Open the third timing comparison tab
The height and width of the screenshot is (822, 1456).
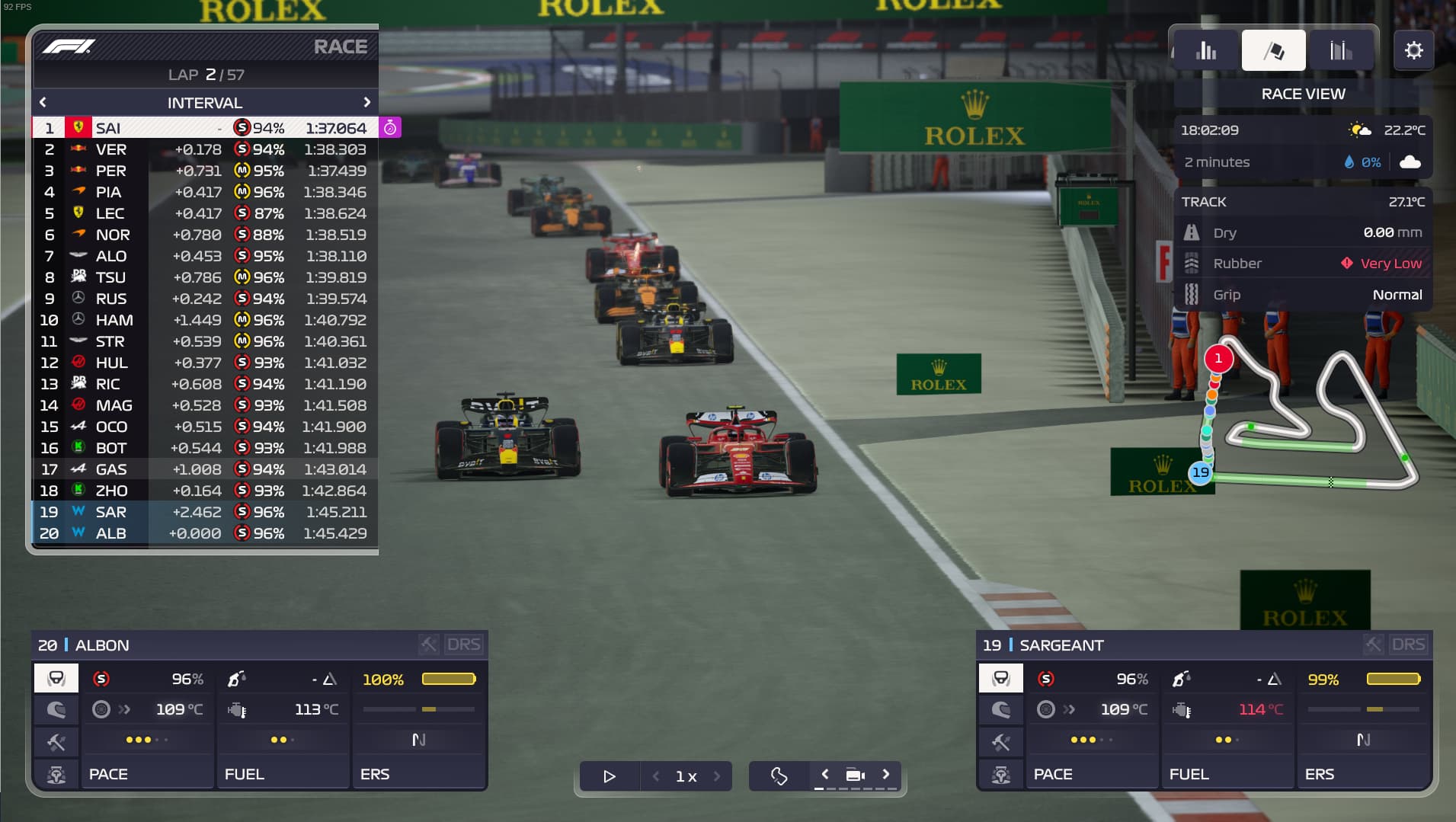coord(1340,51)
